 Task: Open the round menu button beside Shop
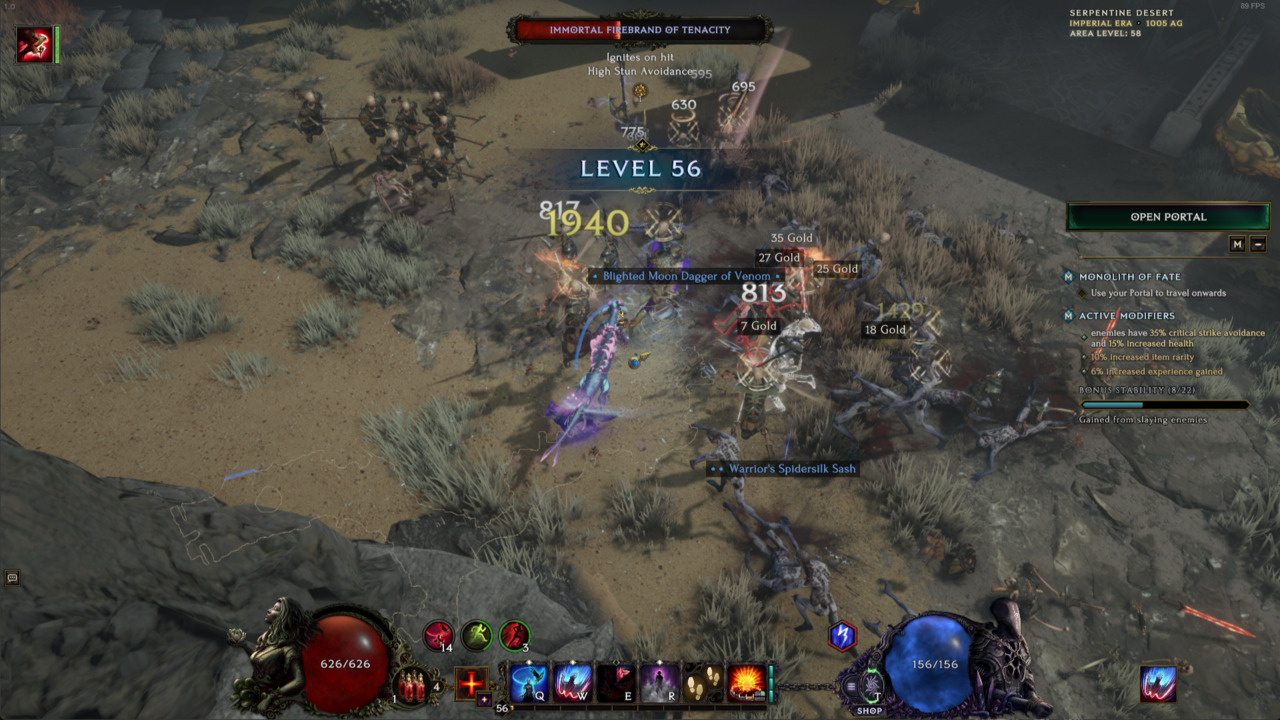click(x=851, y=686)
